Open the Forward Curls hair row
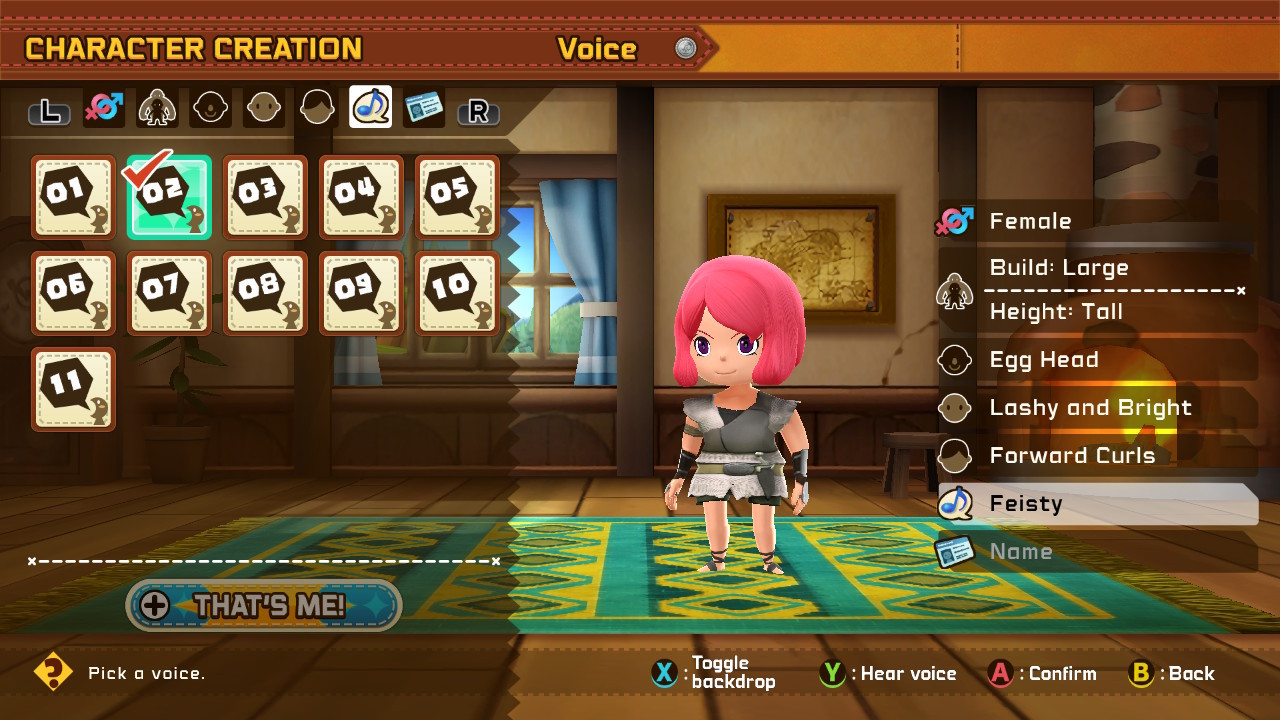 (1097, 456)
